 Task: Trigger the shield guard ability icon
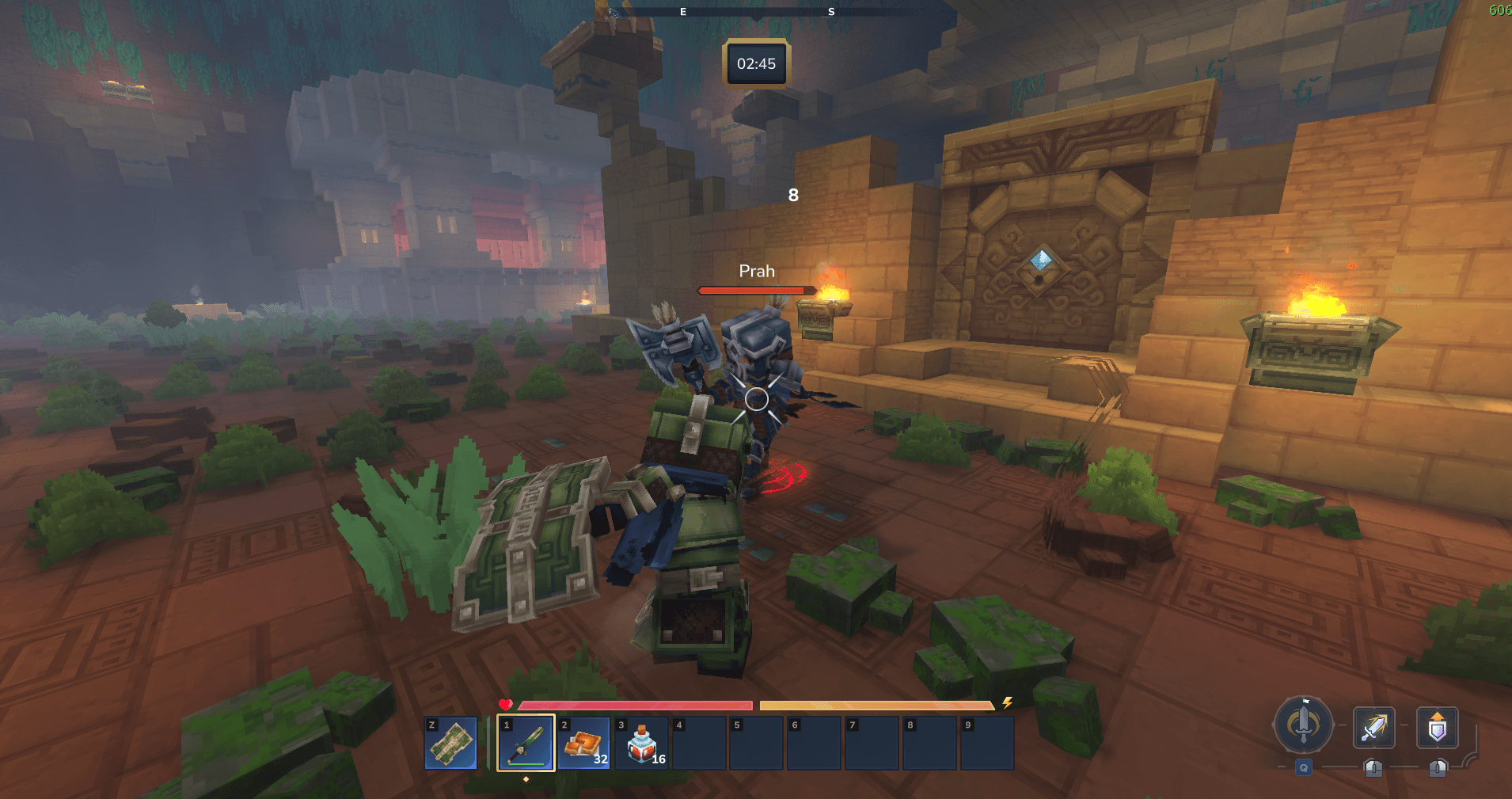pyautogui.click(x=1437, y=728)
